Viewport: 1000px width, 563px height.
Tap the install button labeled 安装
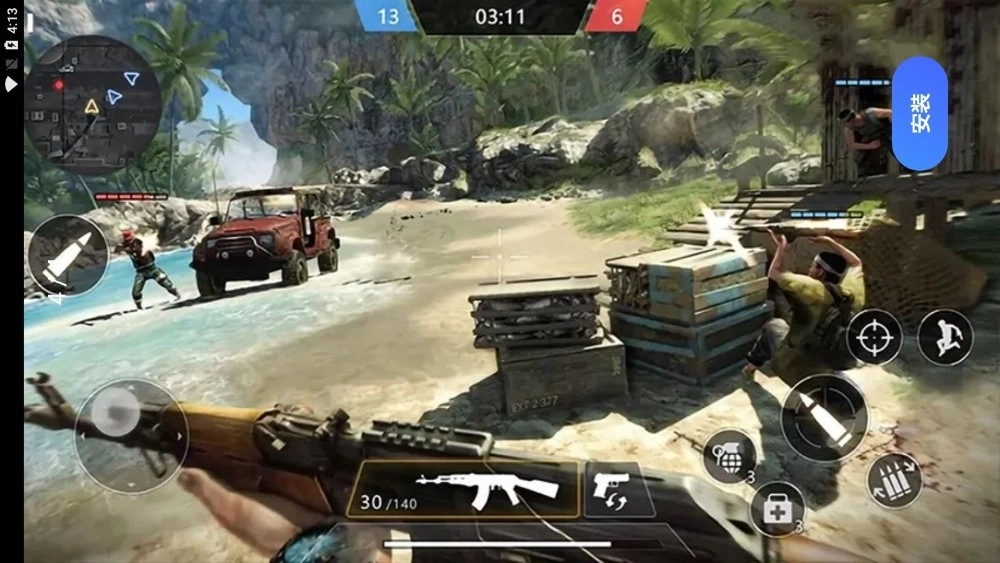tap(919, 114)
